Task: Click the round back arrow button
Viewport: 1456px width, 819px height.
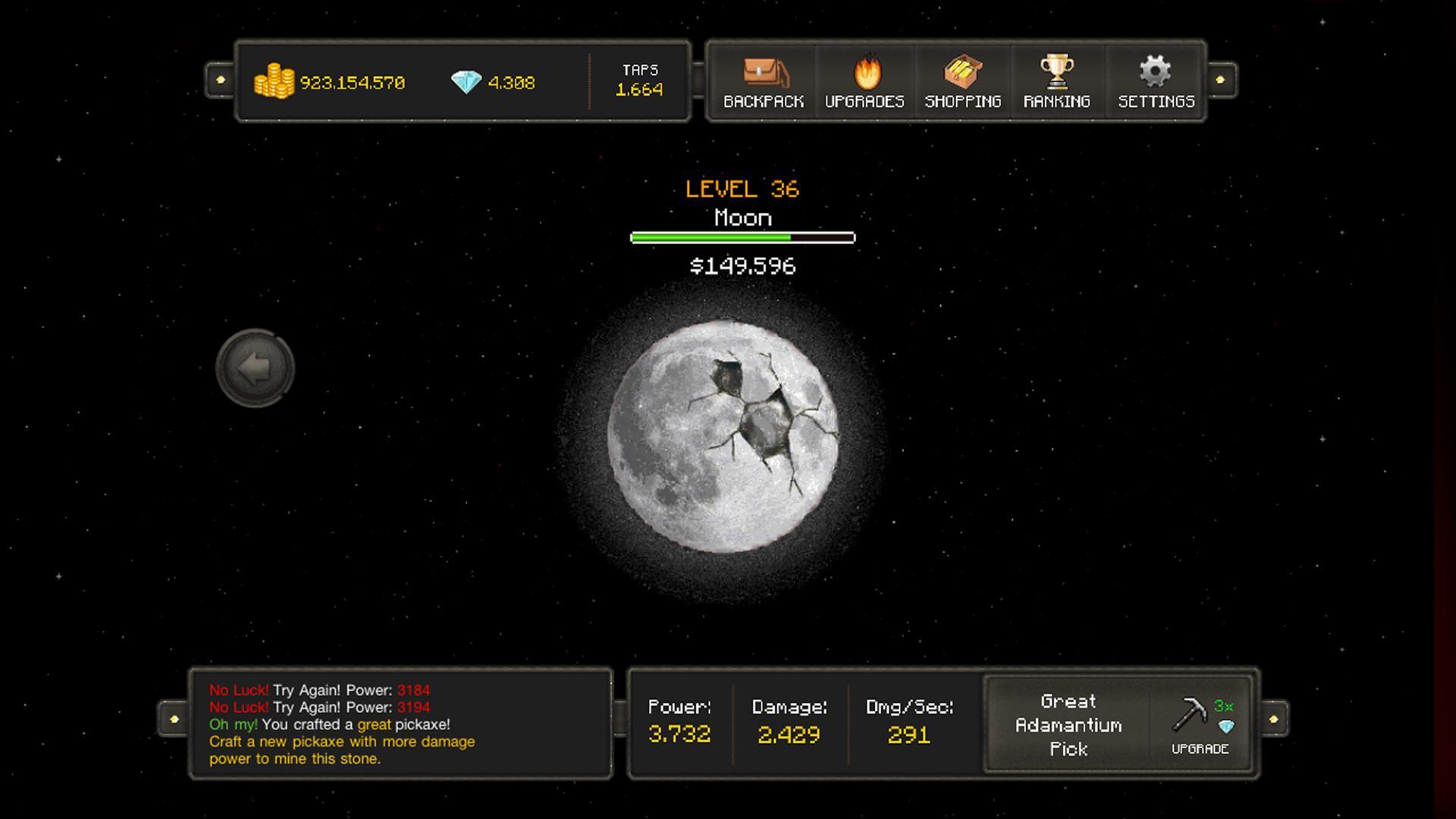Action: 255,369
